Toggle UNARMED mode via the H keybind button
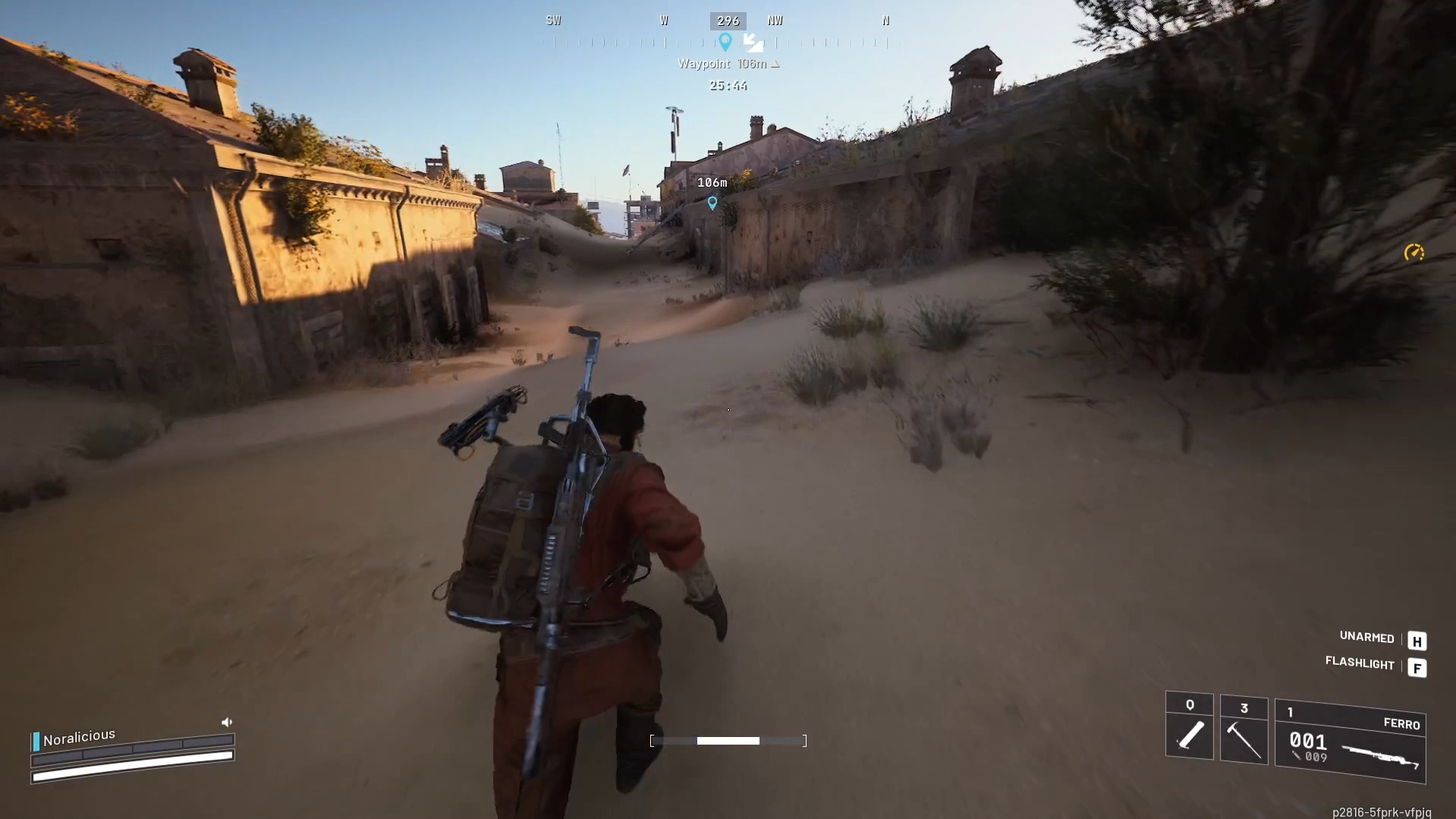Image resolution: width=1456 pixels, height=819 pixels. (1417, 641)
